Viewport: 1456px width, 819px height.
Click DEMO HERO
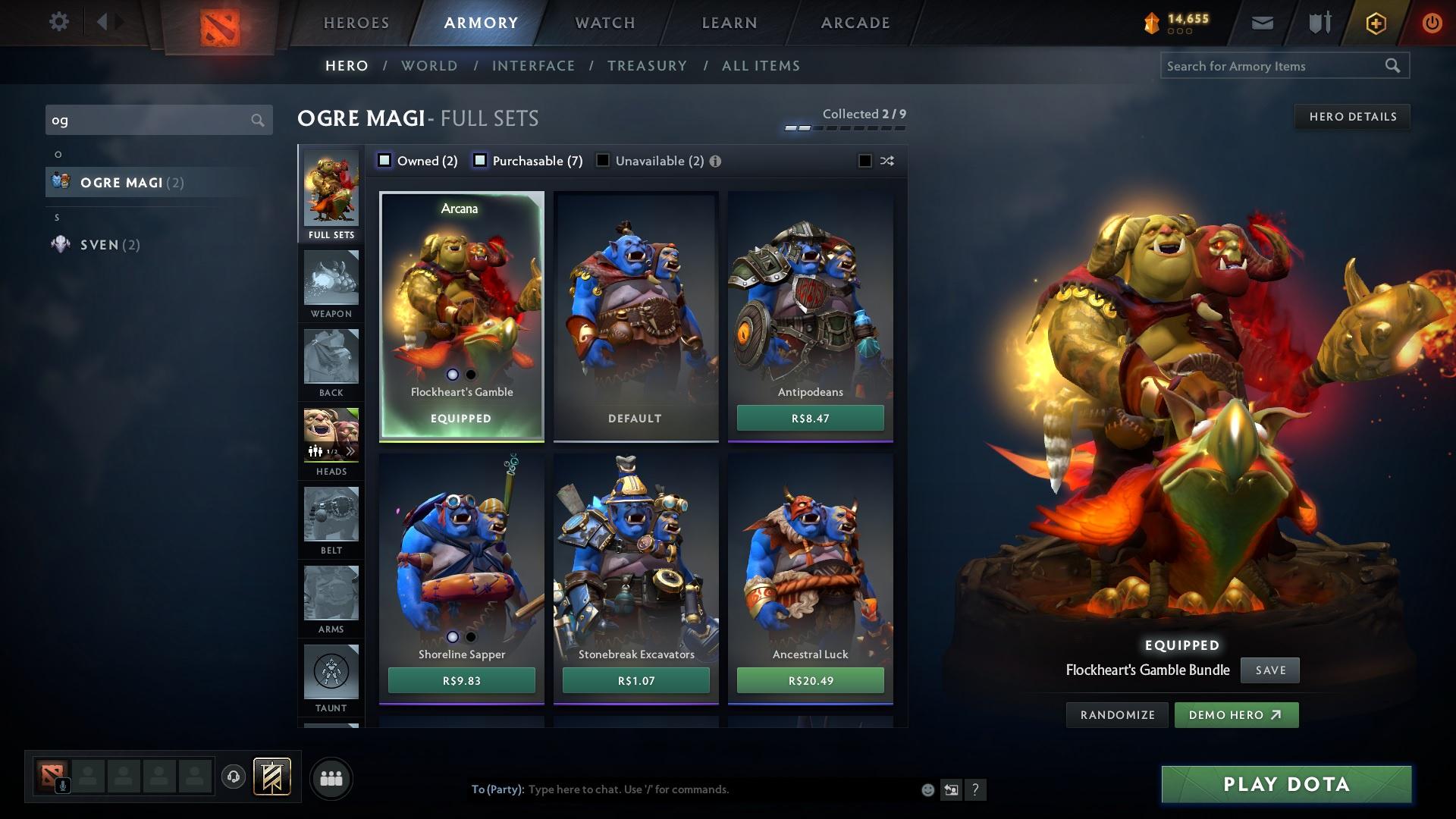[1236, 714]
